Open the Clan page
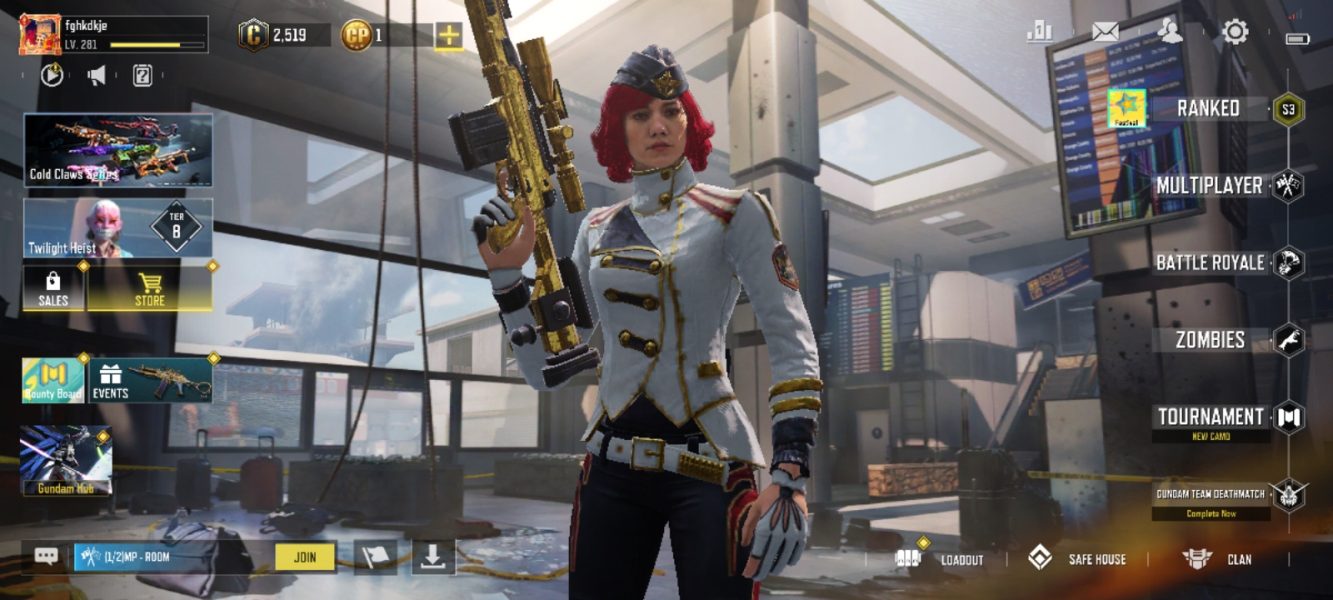Viewport: 1333px width, 600px height. [1217, 559]
